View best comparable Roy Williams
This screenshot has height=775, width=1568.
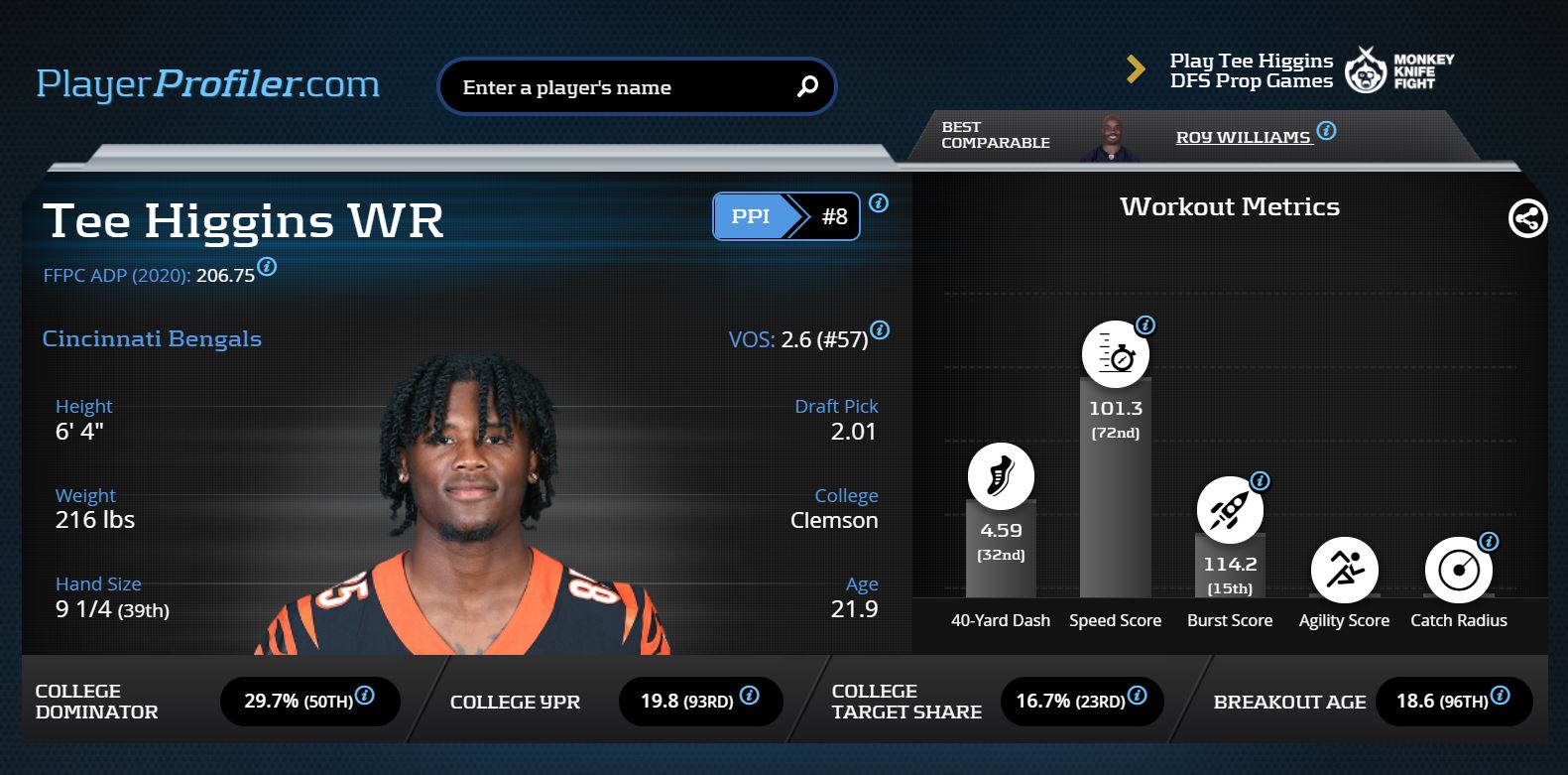(x=1243, y=137)
